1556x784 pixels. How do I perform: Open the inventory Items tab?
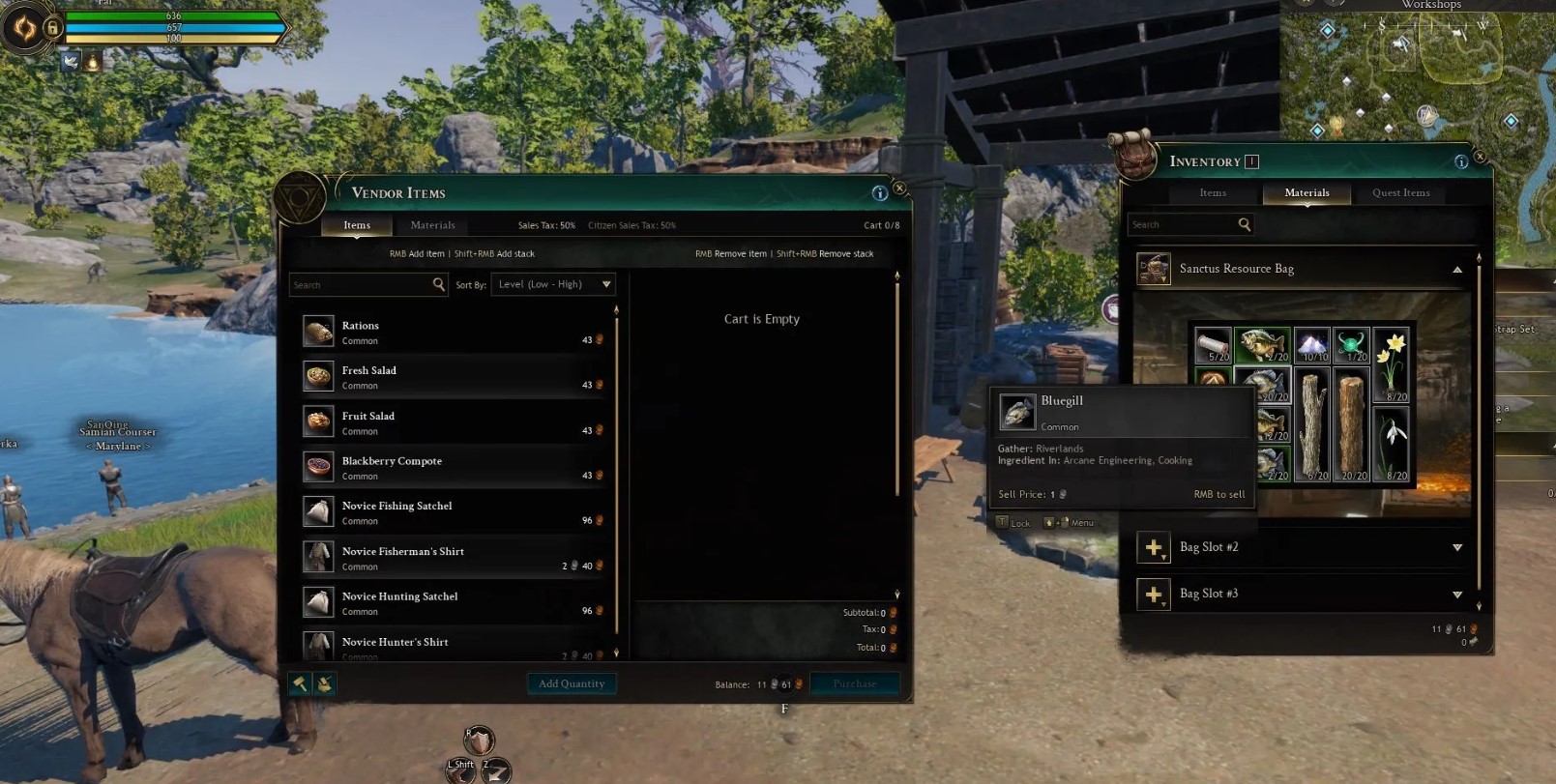(1213, 193)
